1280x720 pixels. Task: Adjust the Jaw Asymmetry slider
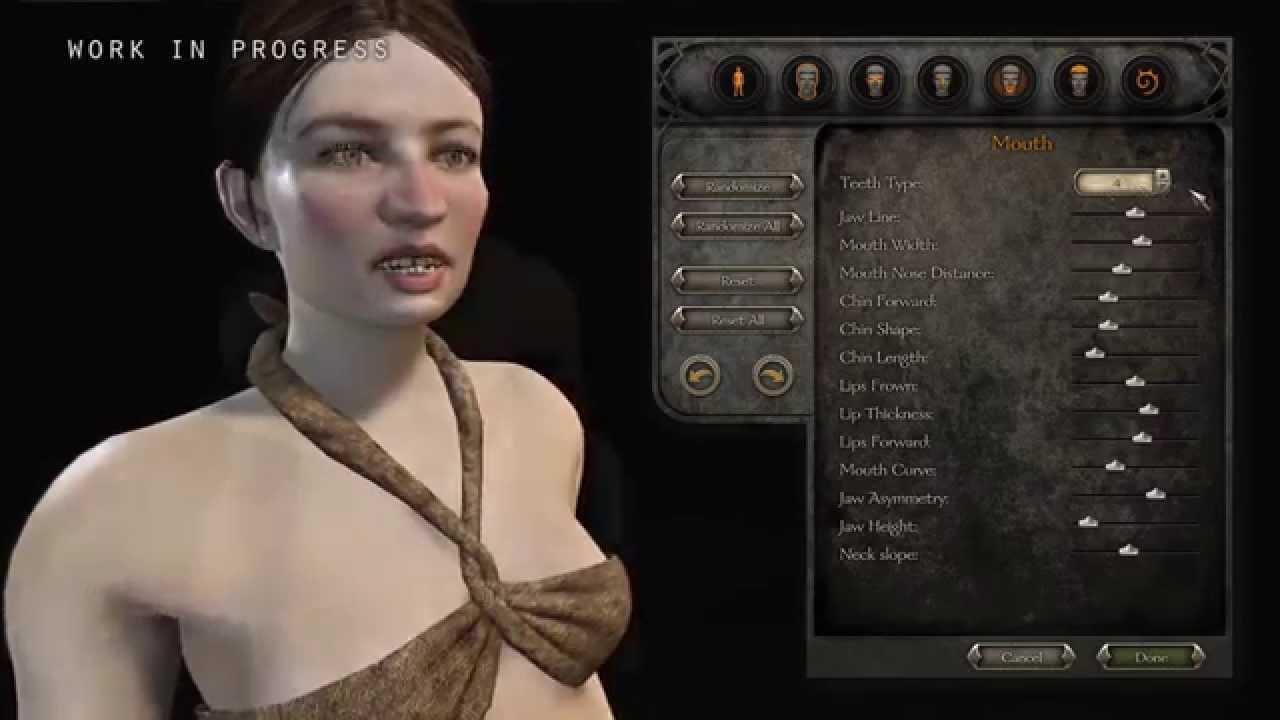click(x=1155, y=493)
